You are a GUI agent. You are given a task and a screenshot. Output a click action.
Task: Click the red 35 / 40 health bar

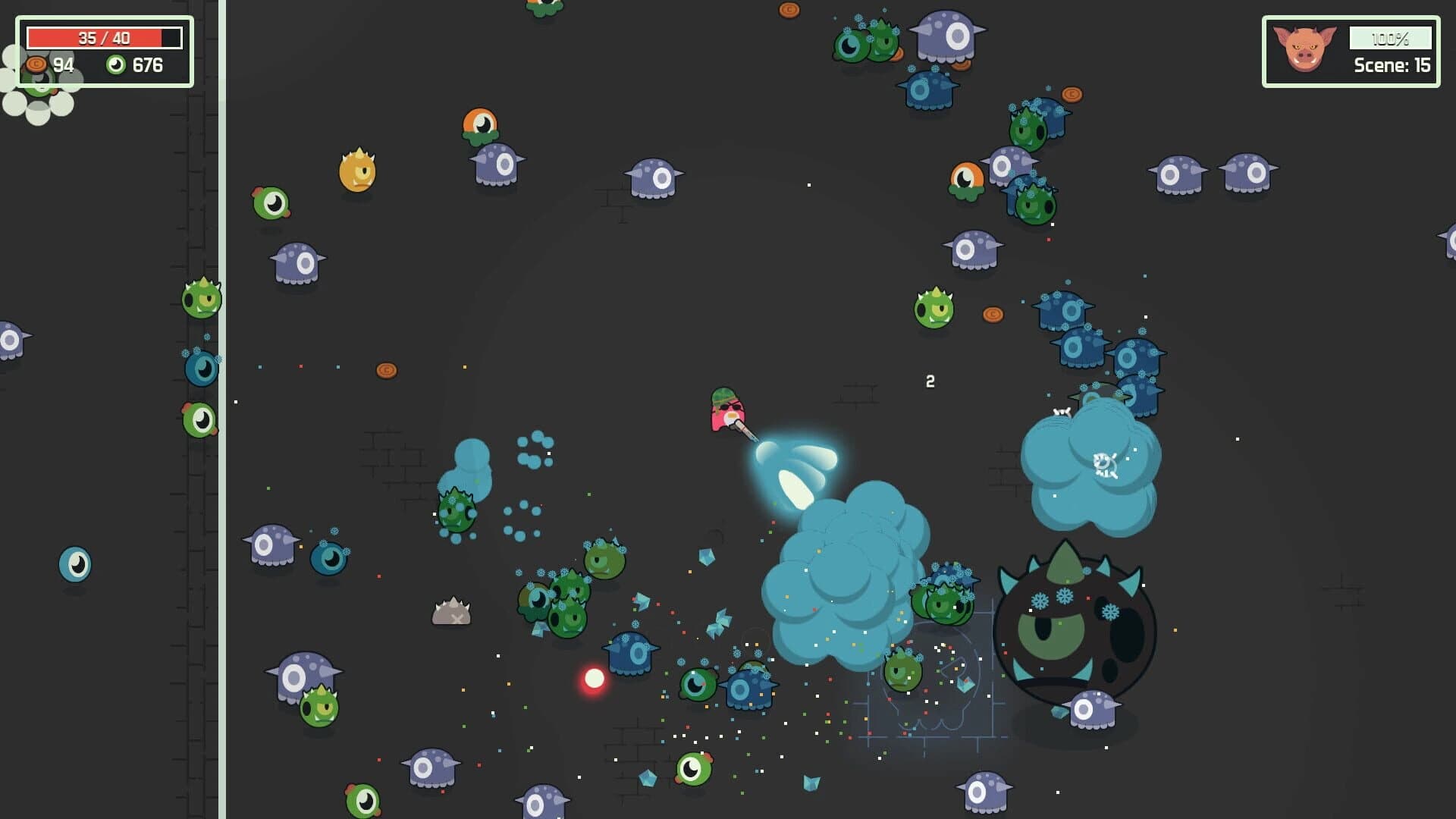tap(104, 36)
